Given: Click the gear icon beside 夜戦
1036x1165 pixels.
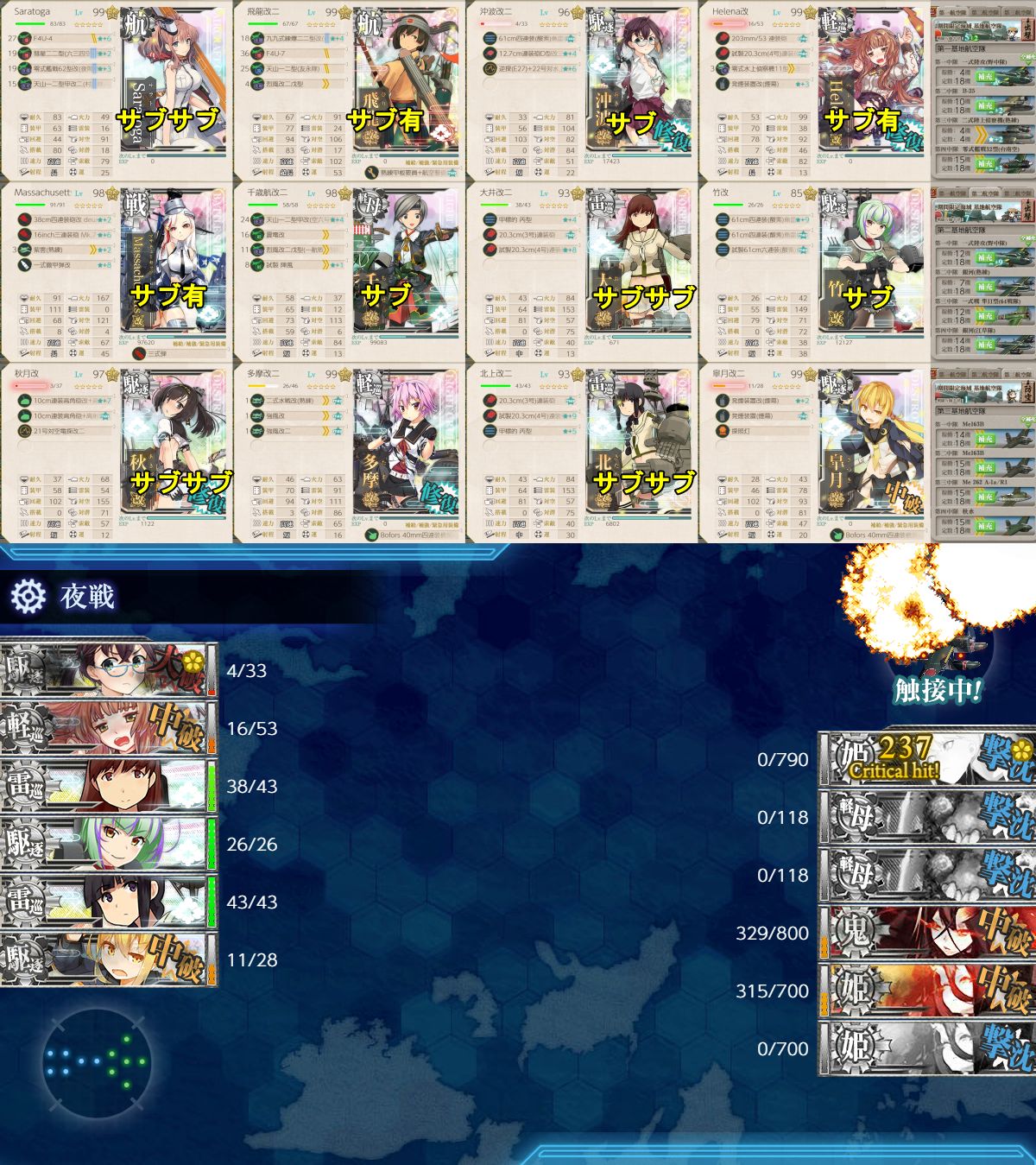Looking at the screenshot, I should (x=28, y=596).
